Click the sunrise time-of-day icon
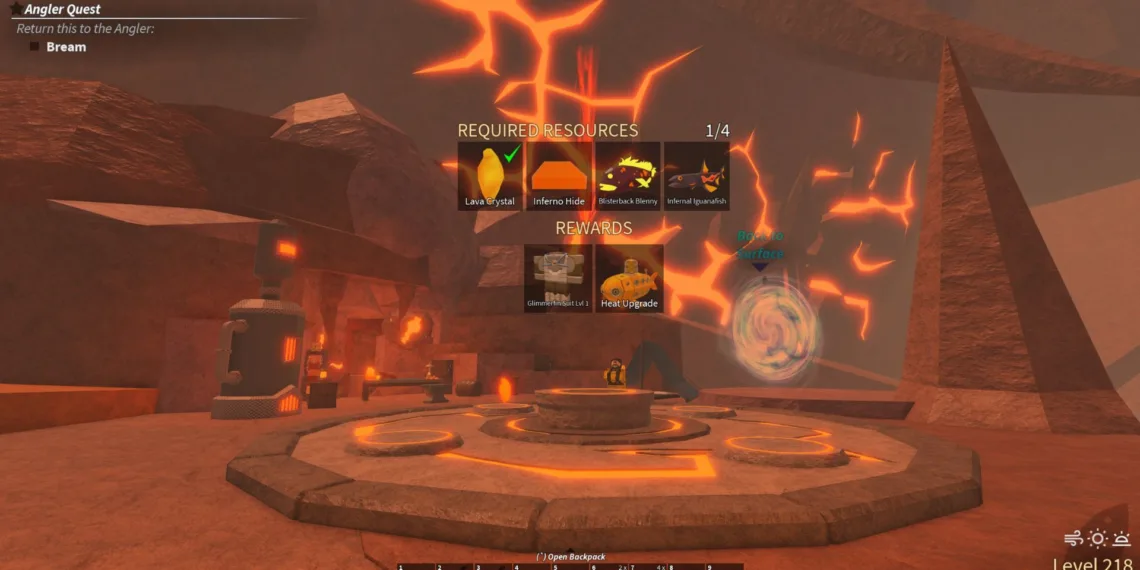The height and width of the screenshot is (570, 1140). (x=1122, y=539)
